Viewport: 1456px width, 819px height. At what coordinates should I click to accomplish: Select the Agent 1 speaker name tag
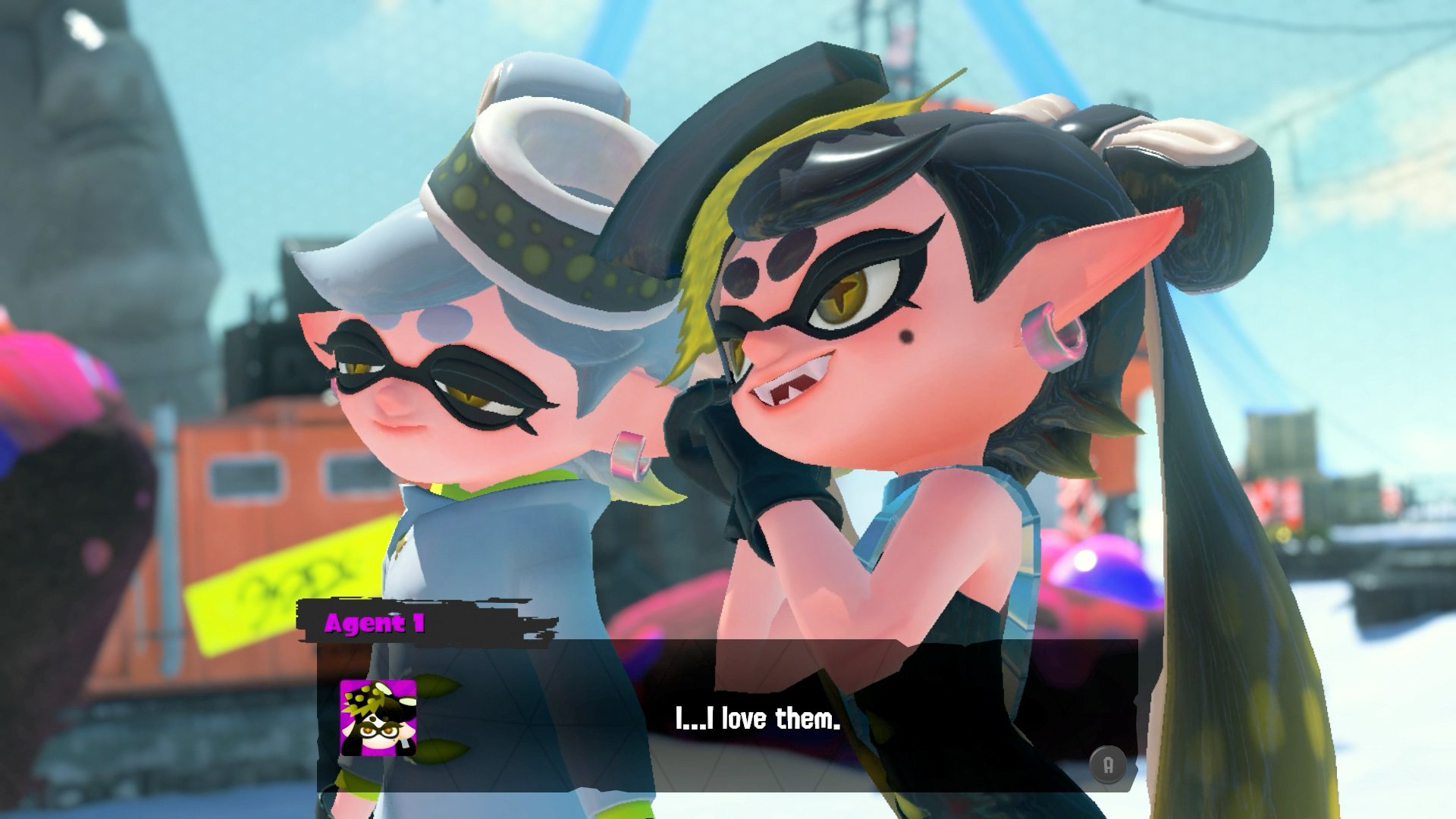click(x=375, y=623)
